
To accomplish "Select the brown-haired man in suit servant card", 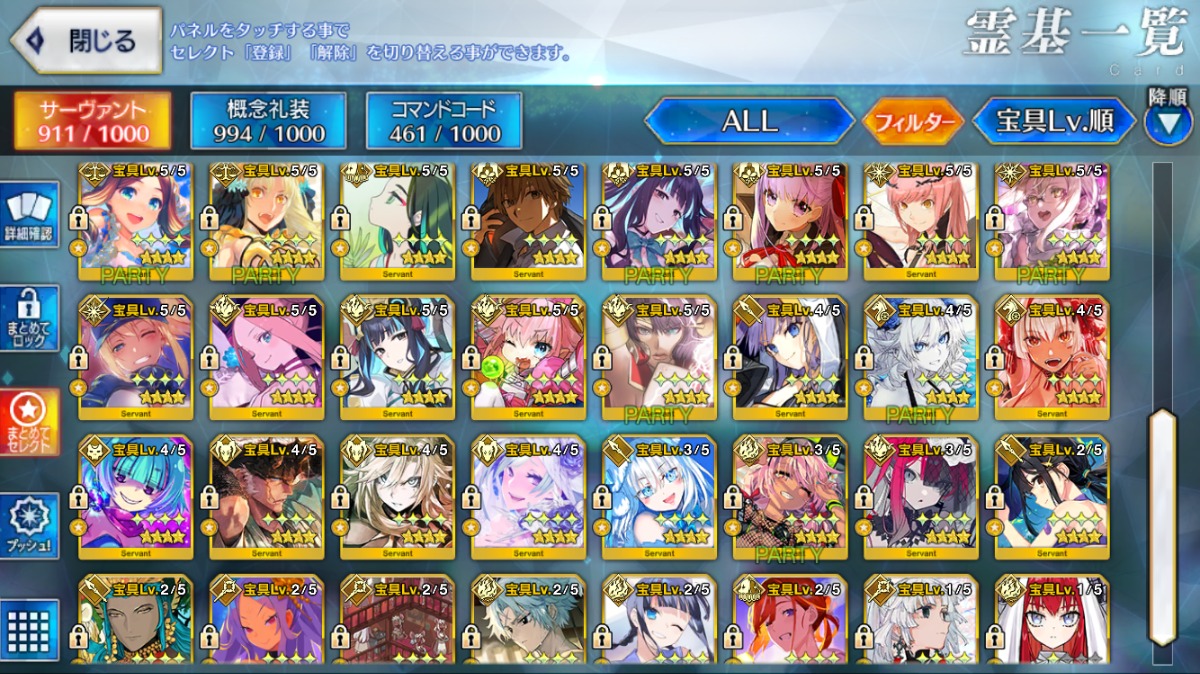I will tap(528, 217).
